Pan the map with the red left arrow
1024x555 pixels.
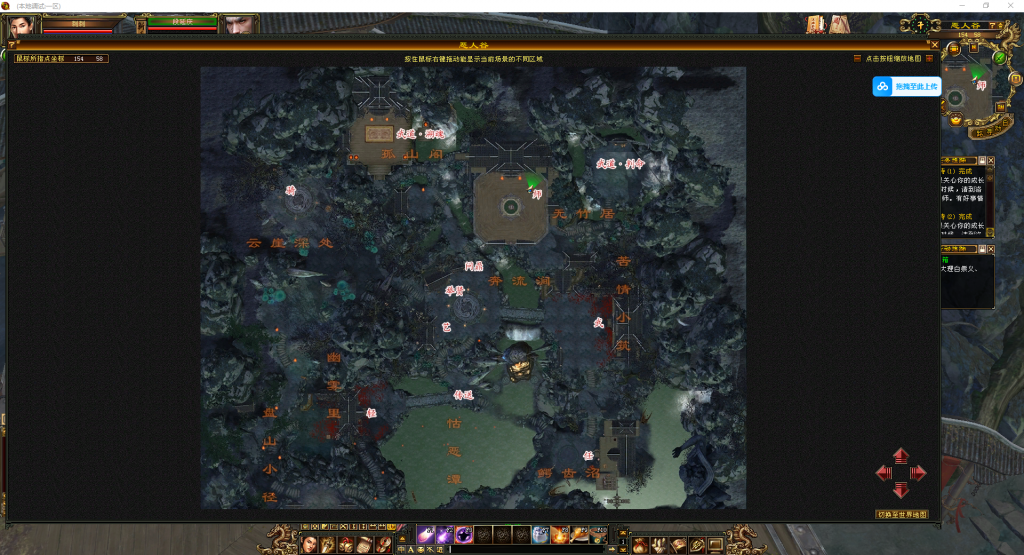pyautogui.click(x=884, y=473)
